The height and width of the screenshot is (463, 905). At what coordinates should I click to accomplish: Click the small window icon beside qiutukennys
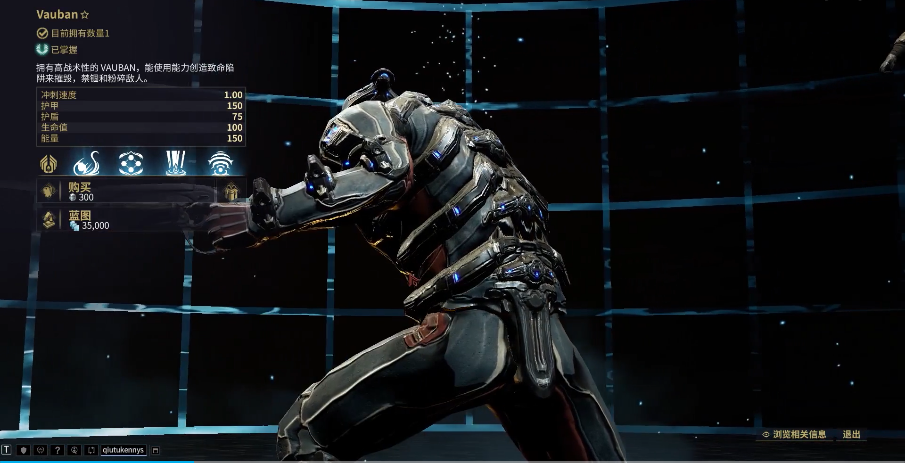pos(156,450)
